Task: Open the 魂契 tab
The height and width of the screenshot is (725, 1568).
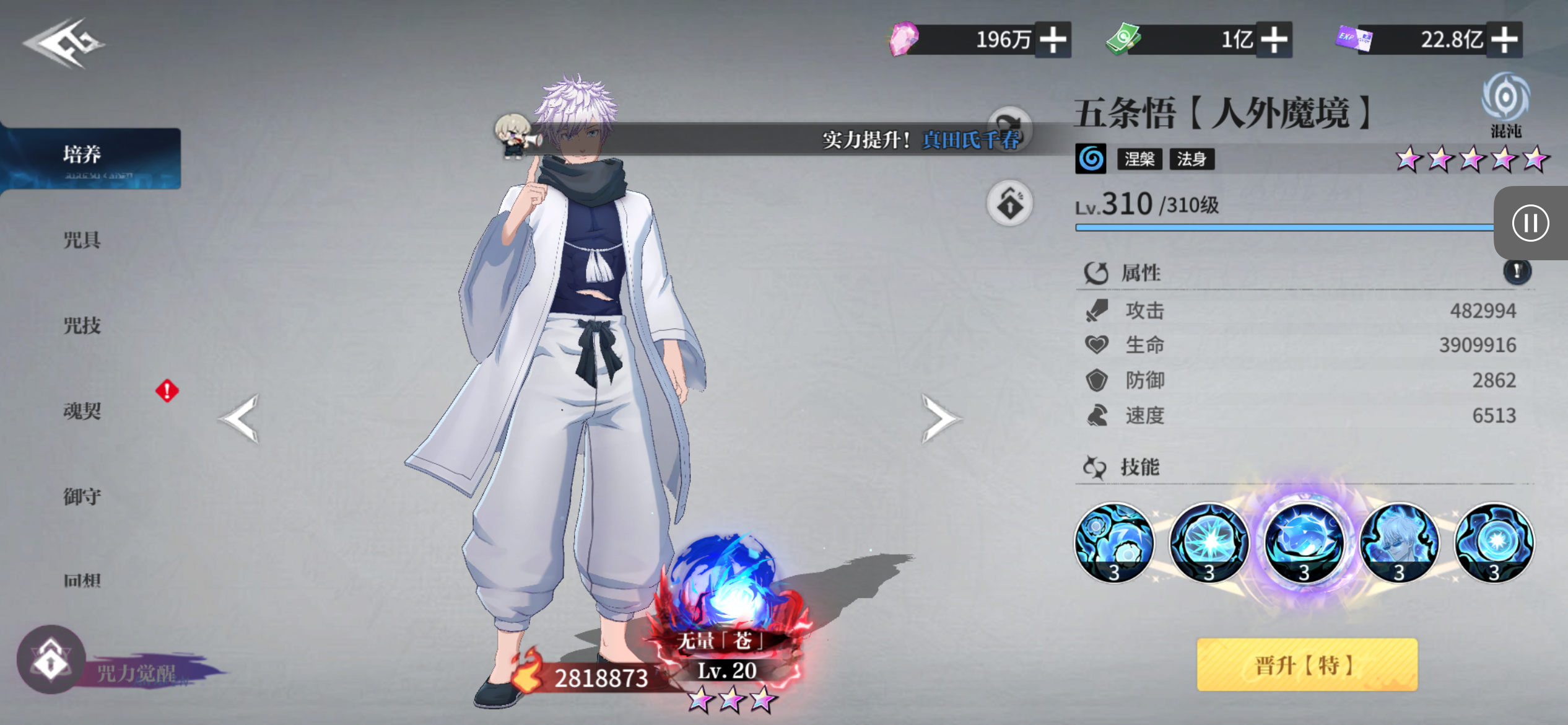Action: pyautogui.click(x=82, y=410)
